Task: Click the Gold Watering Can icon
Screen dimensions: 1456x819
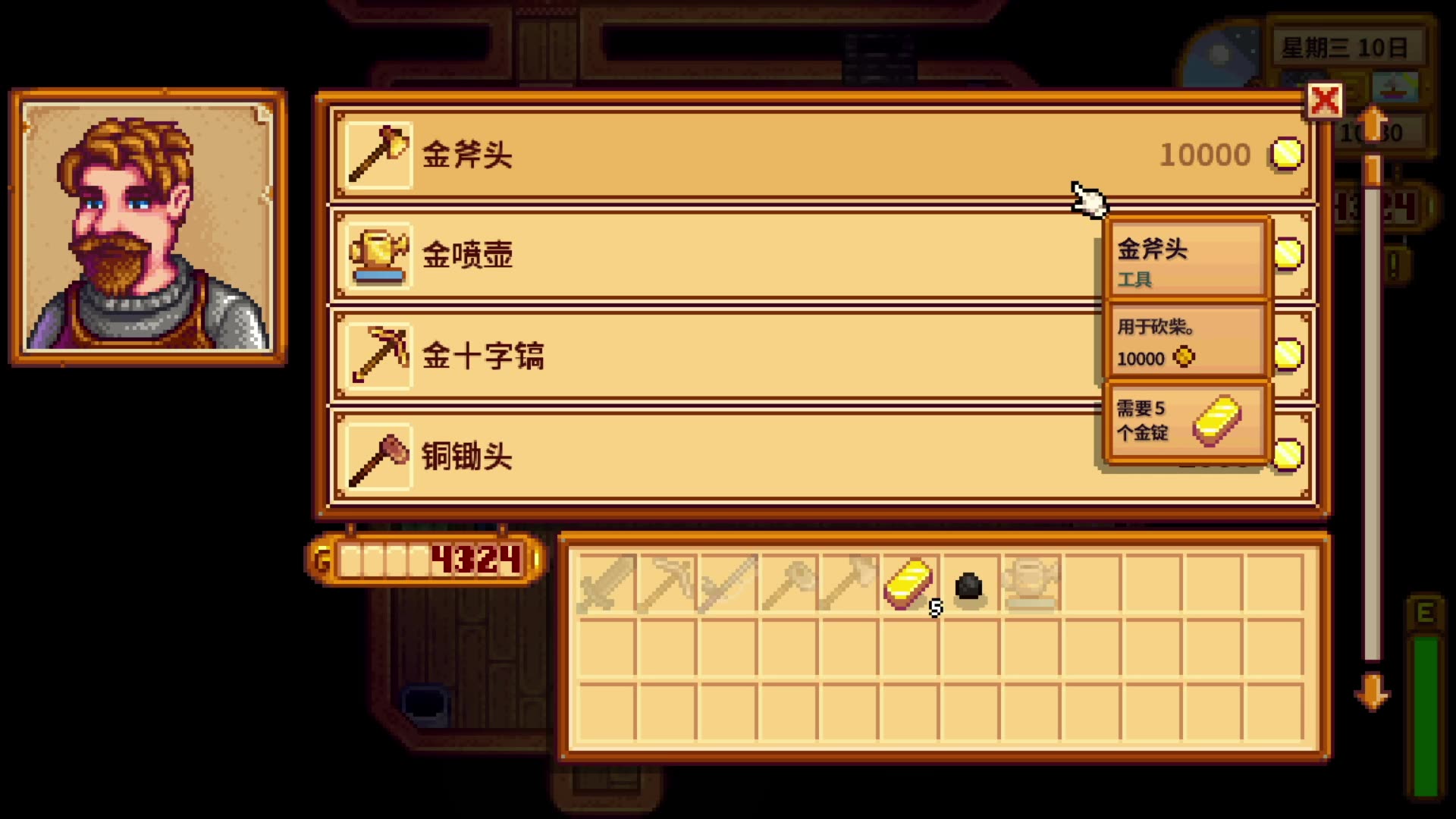Action: [378, 256]
